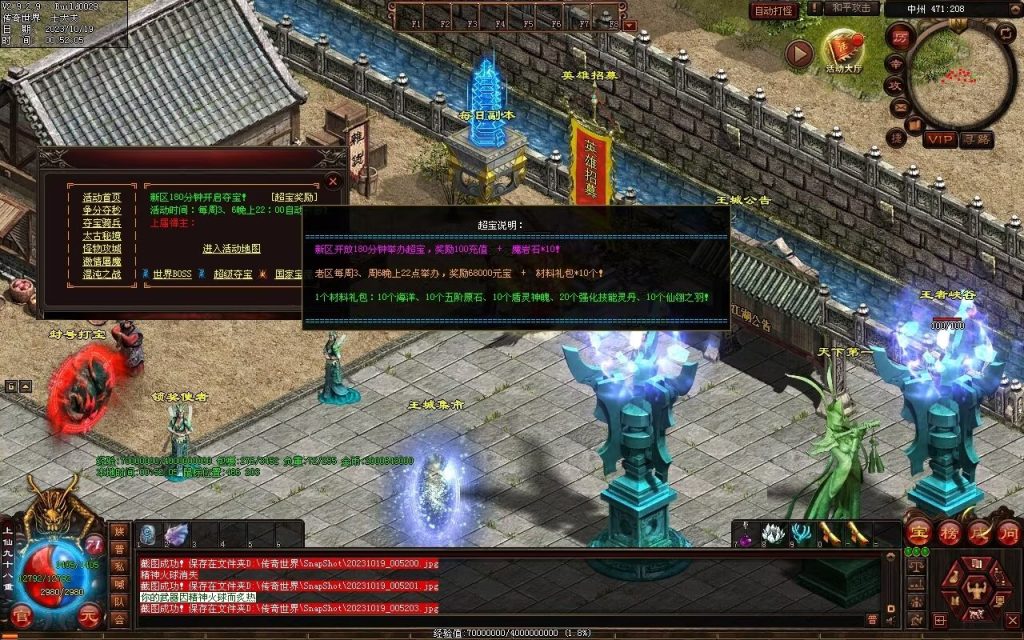Open the VIP button under the minimap

tap(938, 139)
